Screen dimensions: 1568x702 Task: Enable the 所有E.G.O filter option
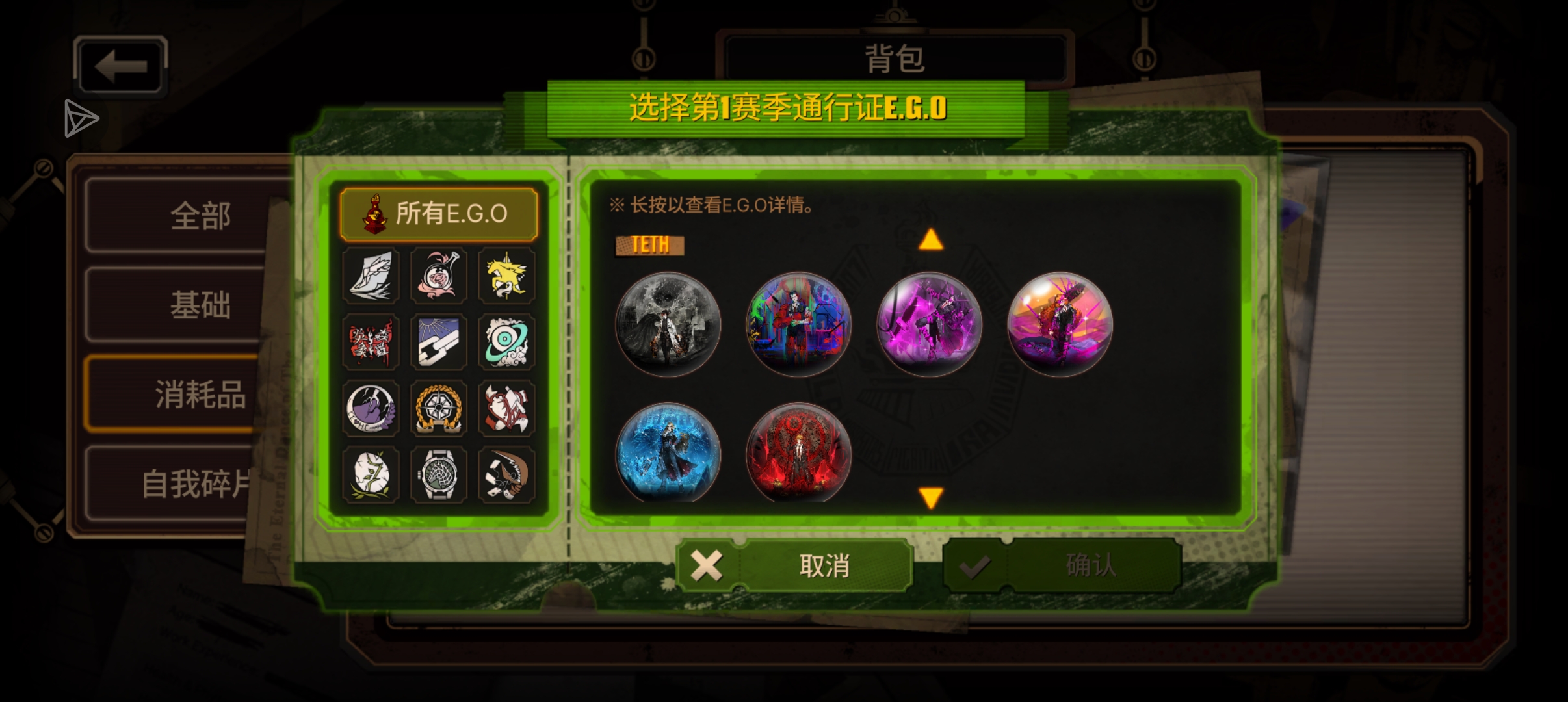click(x=439, y=213)
